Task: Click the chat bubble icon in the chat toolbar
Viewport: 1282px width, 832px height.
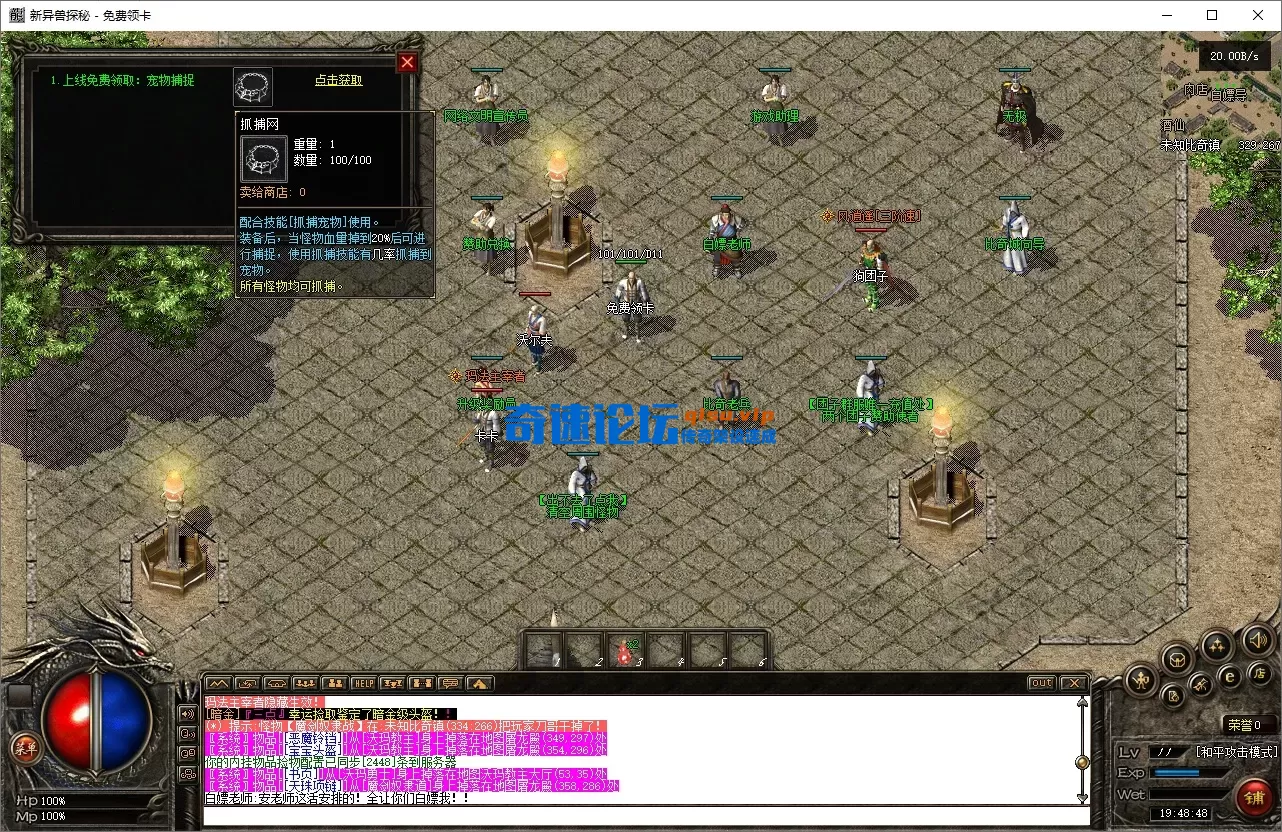Action: [x=450, y=684]
